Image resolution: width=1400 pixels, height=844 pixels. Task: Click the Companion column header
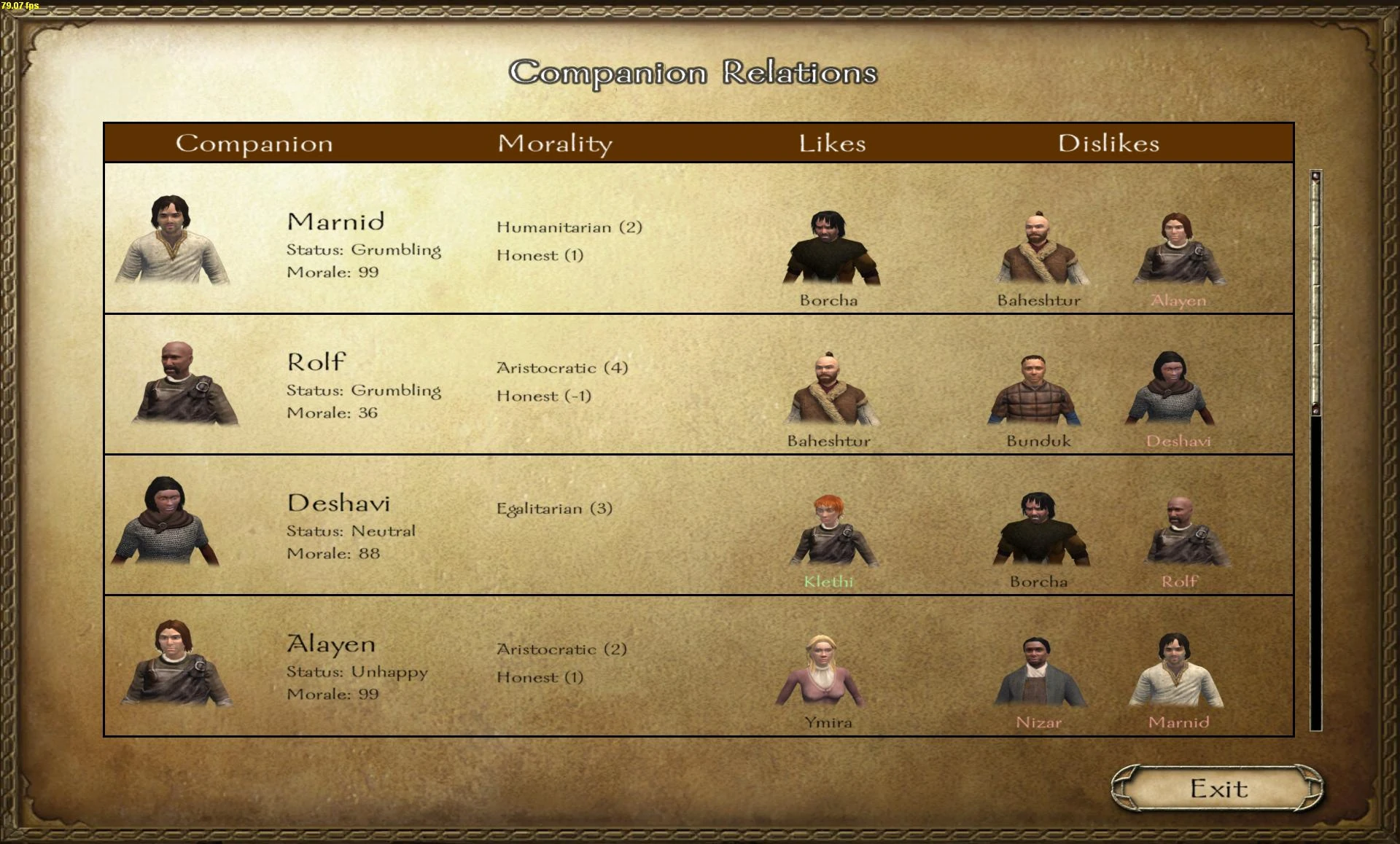[253, 143]
